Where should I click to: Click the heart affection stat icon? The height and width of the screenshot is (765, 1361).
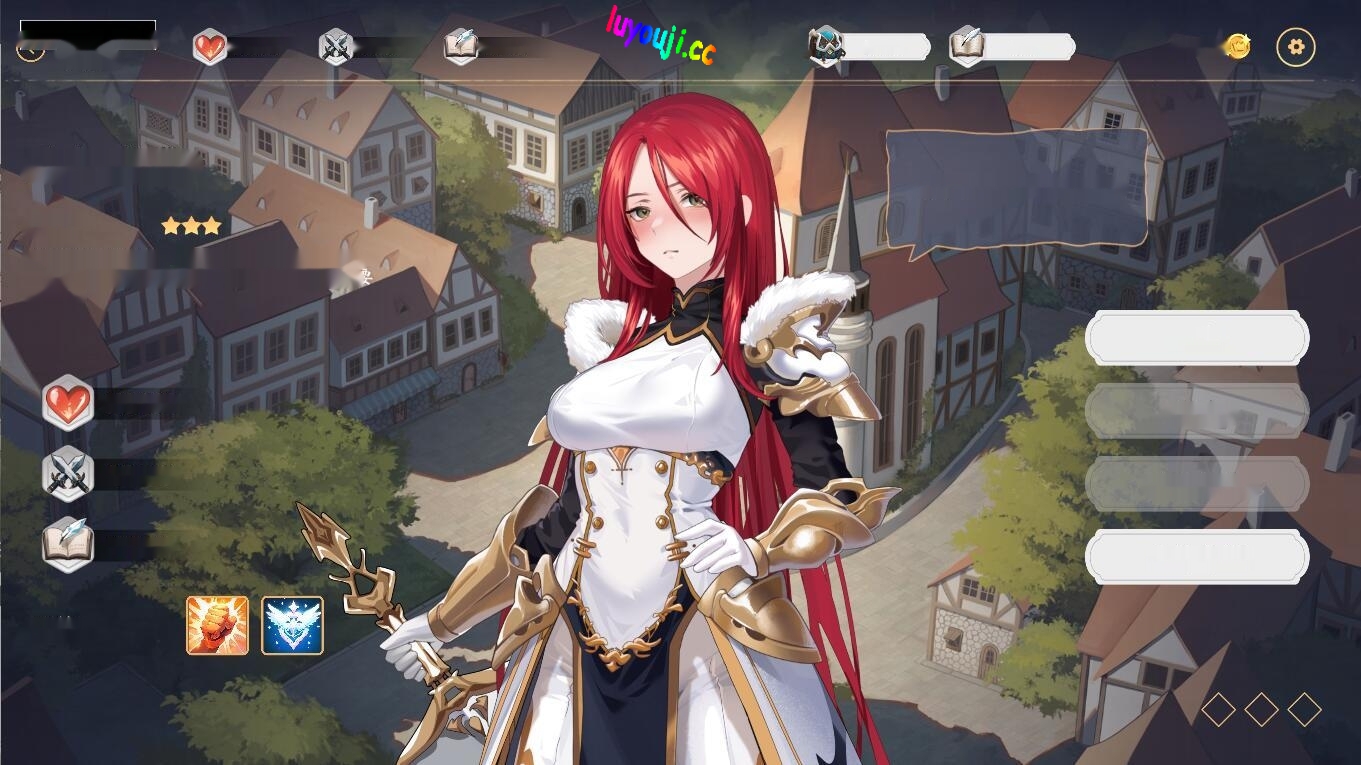(x=210, y=46)
